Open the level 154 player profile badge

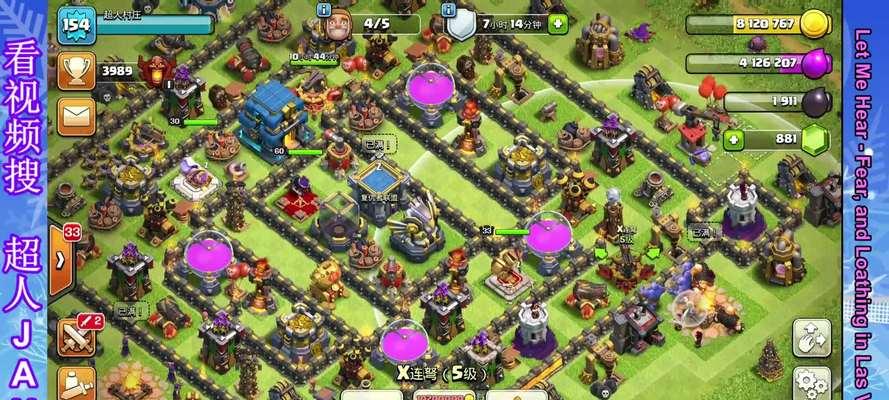[76, 24]
